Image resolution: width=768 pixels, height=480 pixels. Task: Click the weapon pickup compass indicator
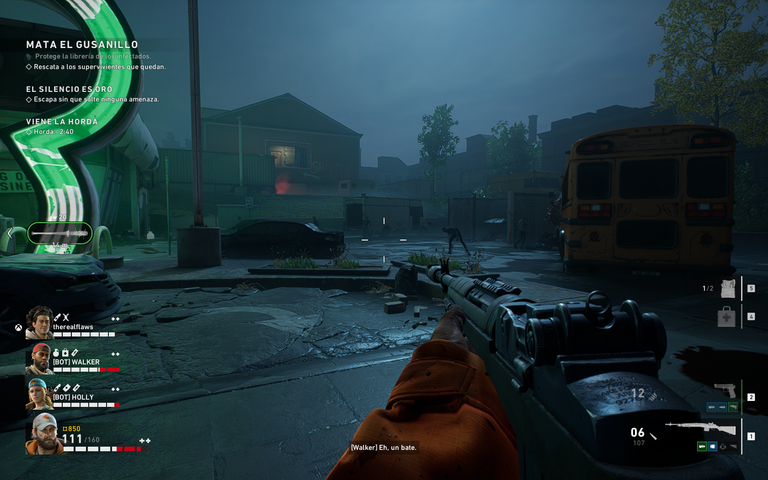[x=60, y=233]
